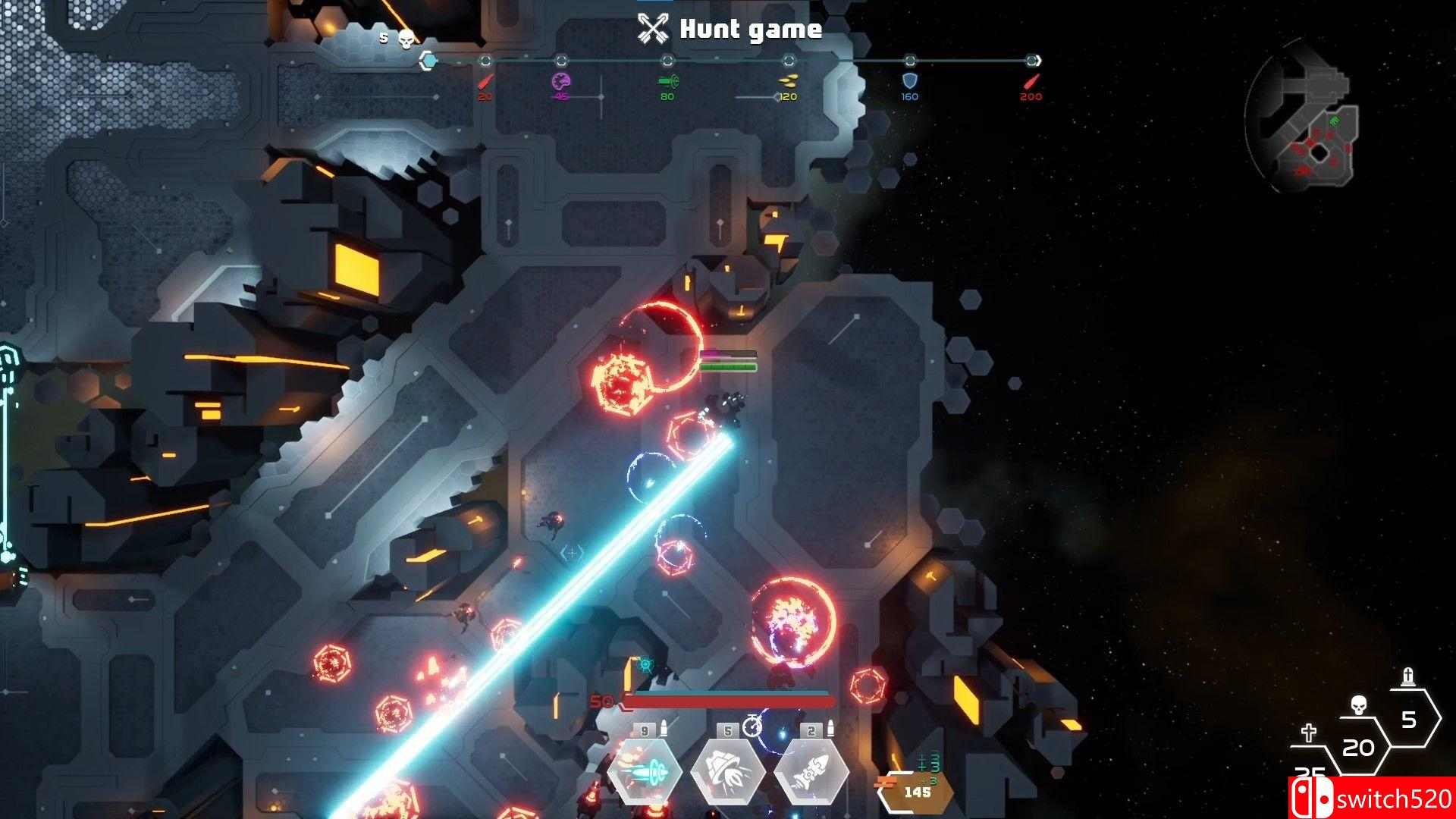Activate the drop pod ability hexagon

coord(728,772)
